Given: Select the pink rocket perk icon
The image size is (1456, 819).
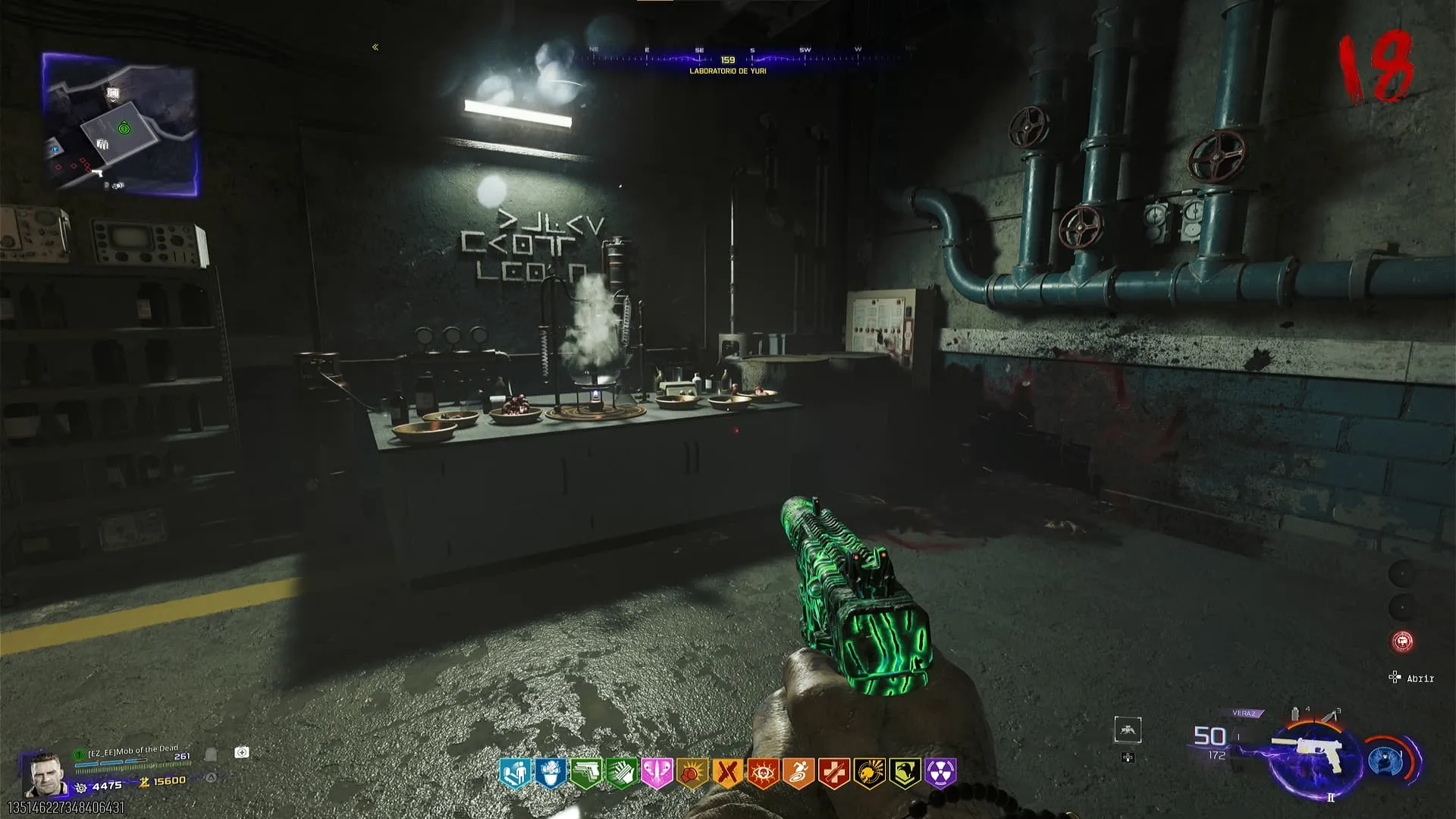Looking at the screenshot, I should click(x=657, y=773).
